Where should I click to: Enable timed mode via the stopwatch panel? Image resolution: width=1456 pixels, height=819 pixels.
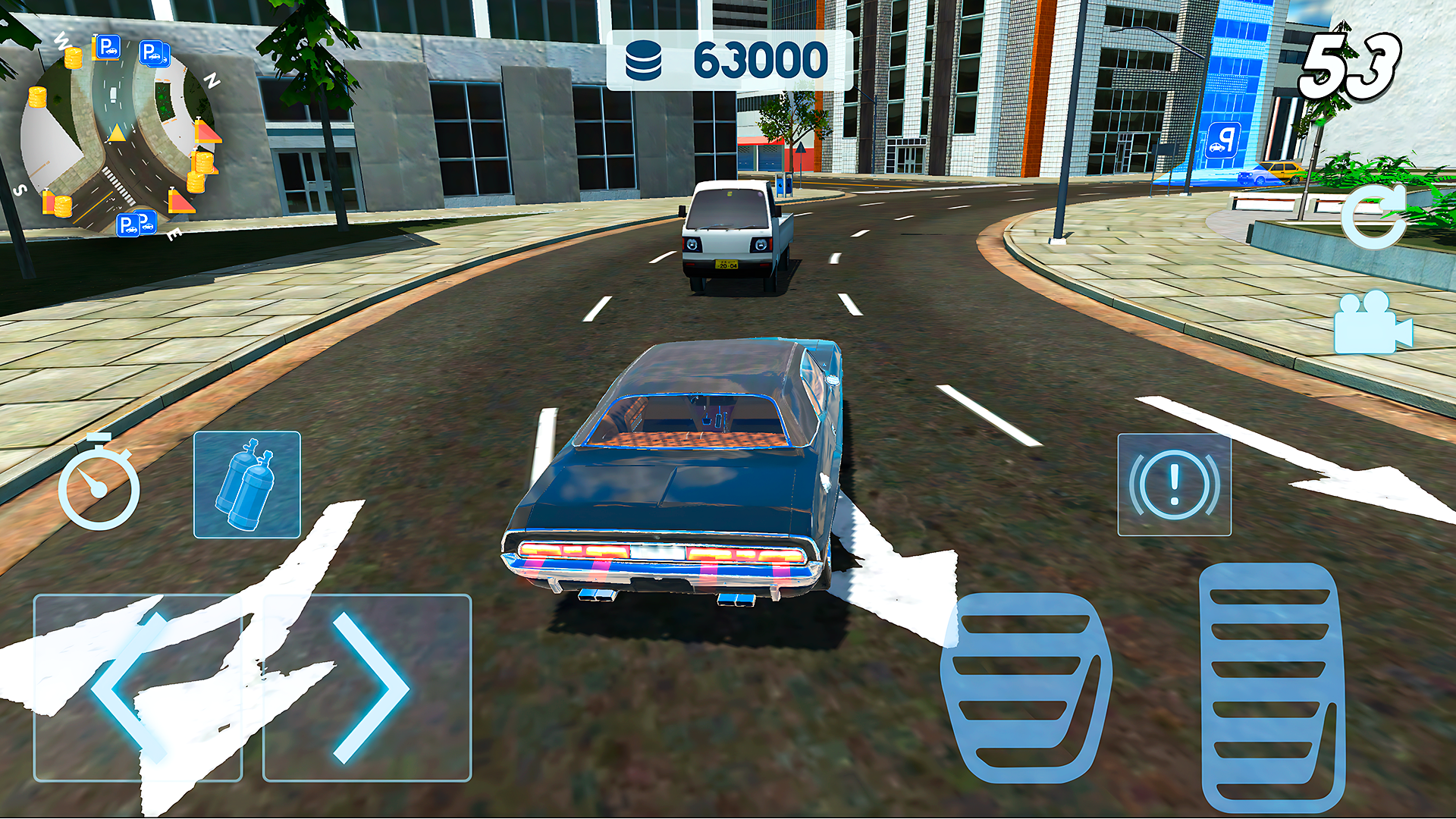click(99, 485)
